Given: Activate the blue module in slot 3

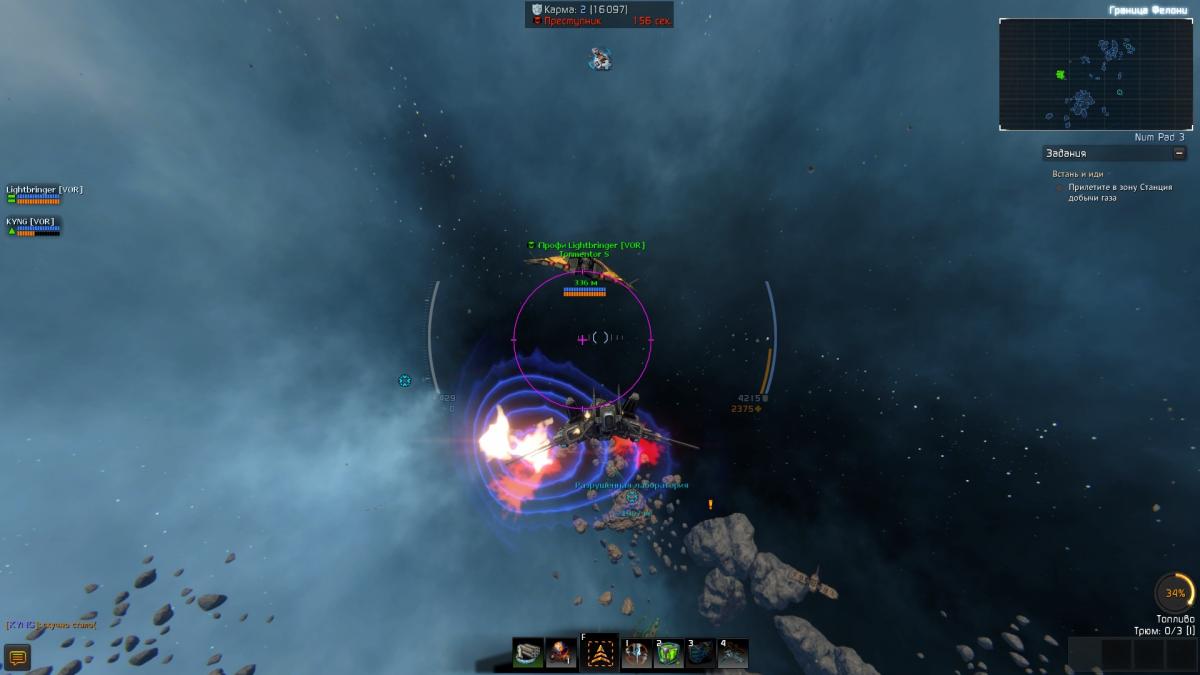Looking at the screenshot, I should tap(701, 653).
